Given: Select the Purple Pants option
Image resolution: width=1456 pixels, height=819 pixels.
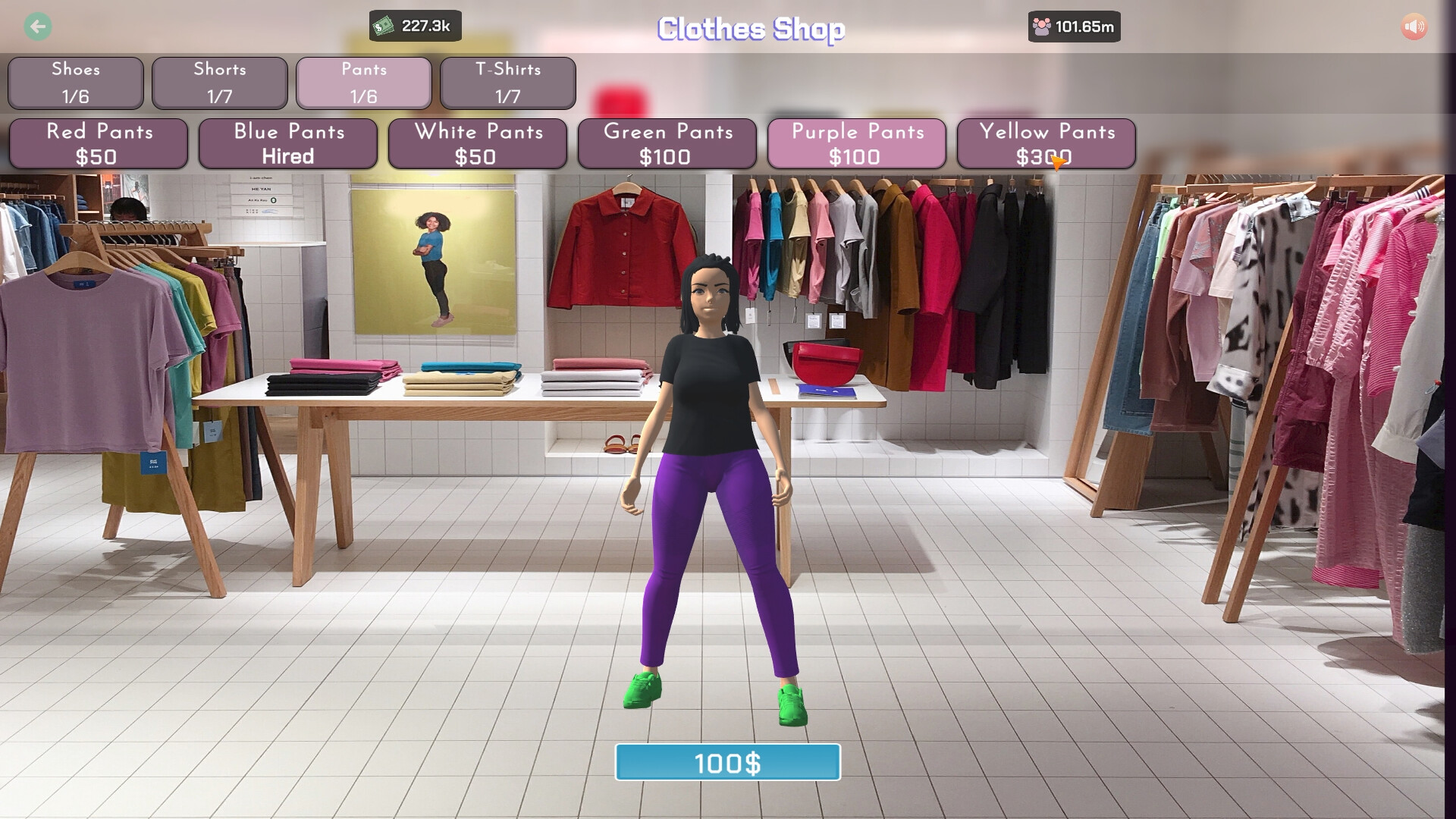Looking at the screenshot, I should click(857, 143).
